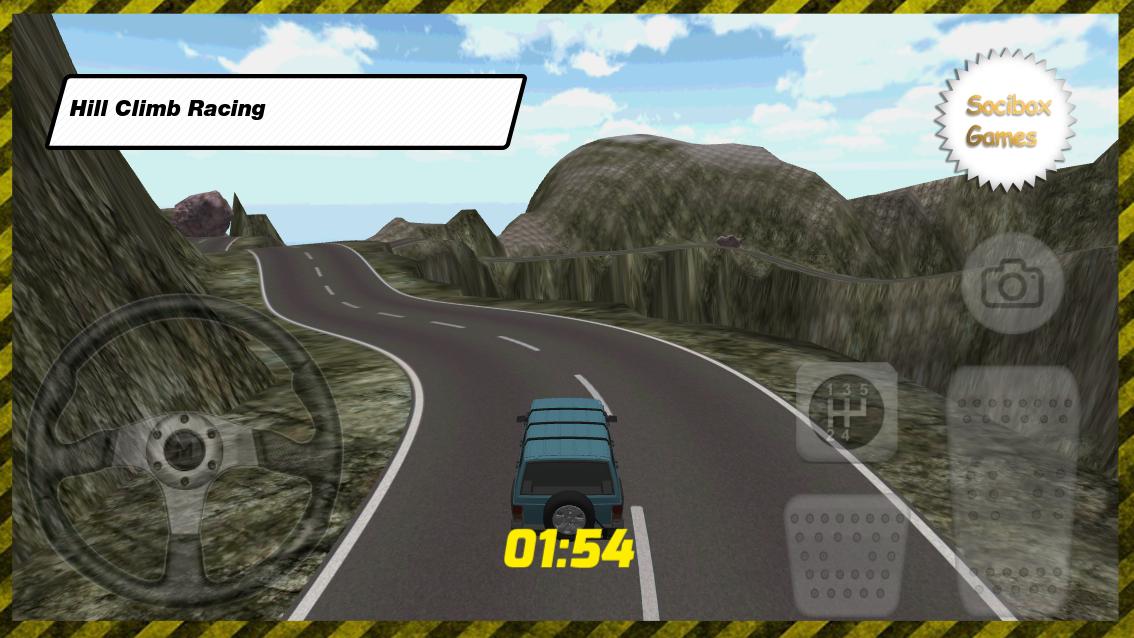
Task: Click the camera view button
Action: click(x=1012, y=284)
